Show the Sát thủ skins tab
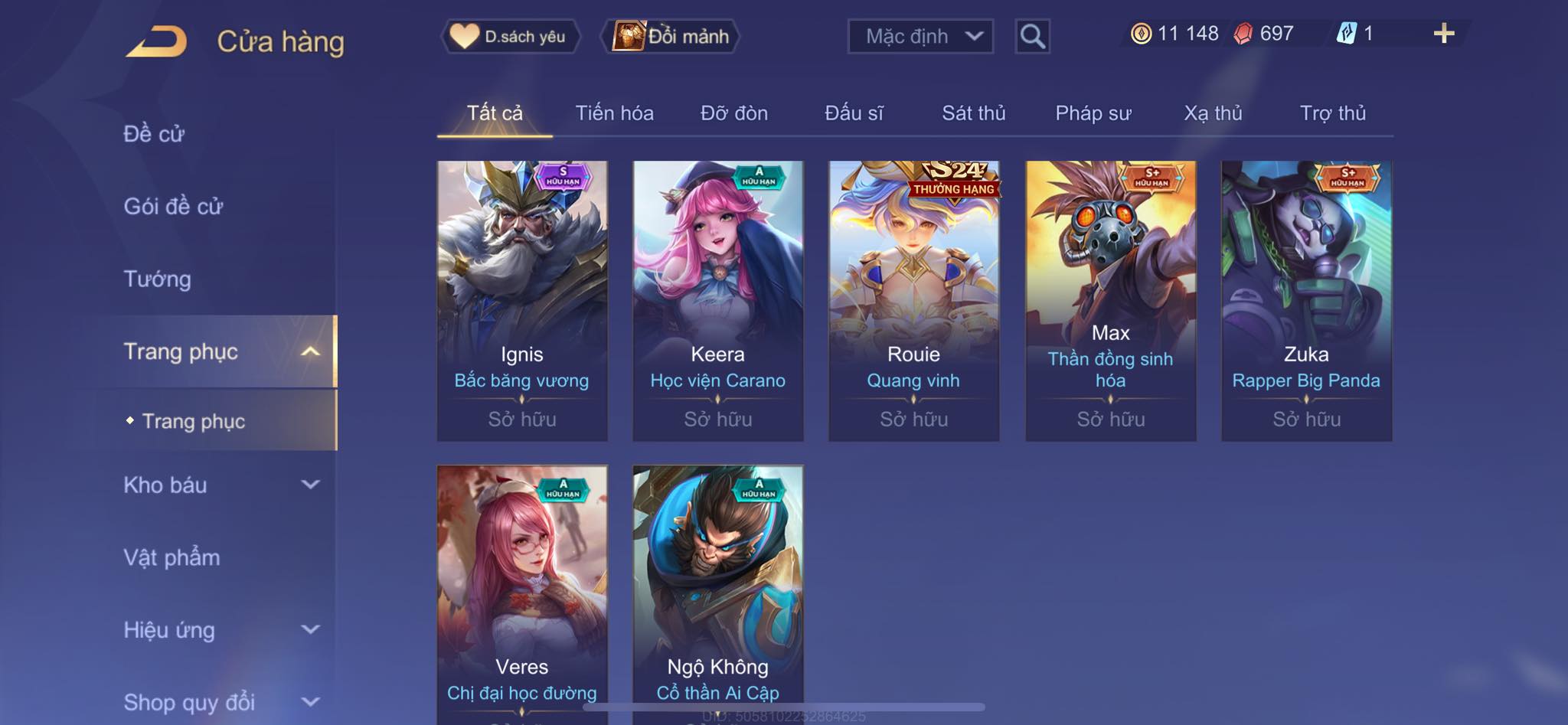1568x725 pixels. (x=973, y=113)
